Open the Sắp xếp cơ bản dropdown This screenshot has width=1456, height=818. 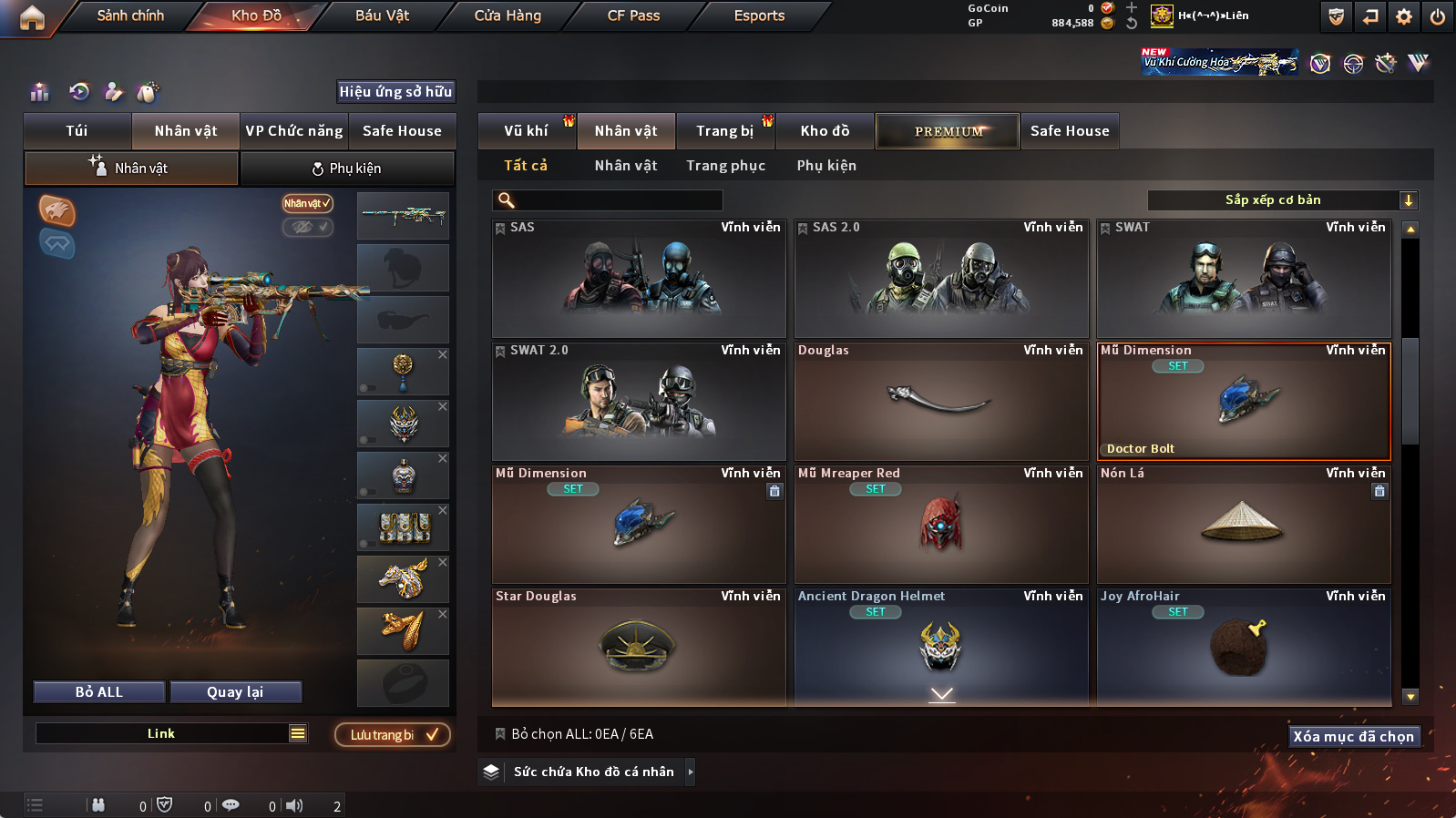coord(1282,200)
